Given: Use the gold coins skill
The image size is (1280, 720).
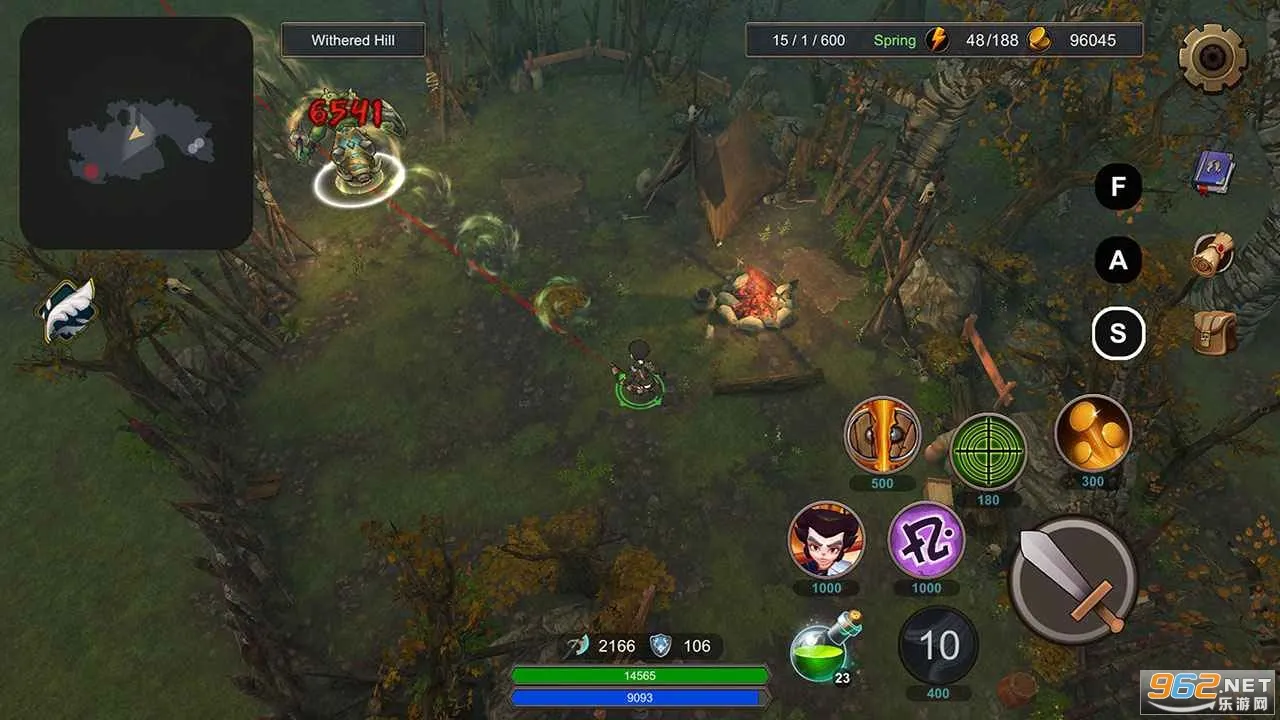Looking at the screenshot, I should tap(1093, 433).
